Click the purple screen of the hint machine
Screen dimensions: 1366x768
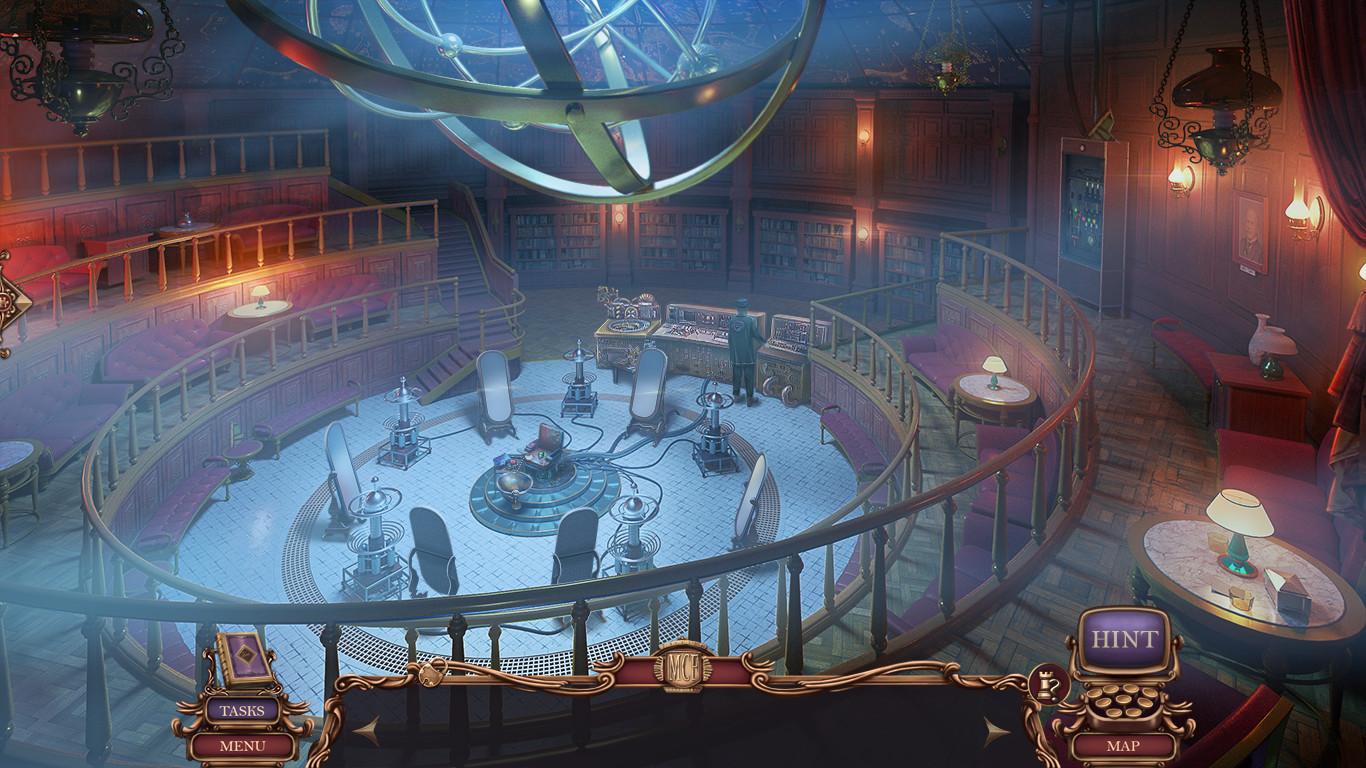click(1124, 639)
